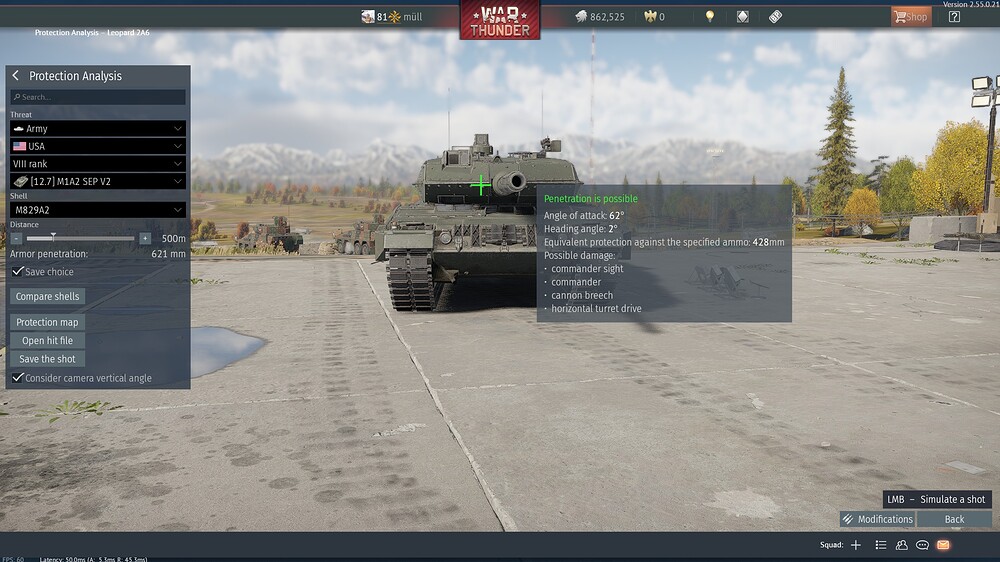Open the Modifications panel
The height and width of the screenshot is (562, 1000).
[x=877, y=519]
